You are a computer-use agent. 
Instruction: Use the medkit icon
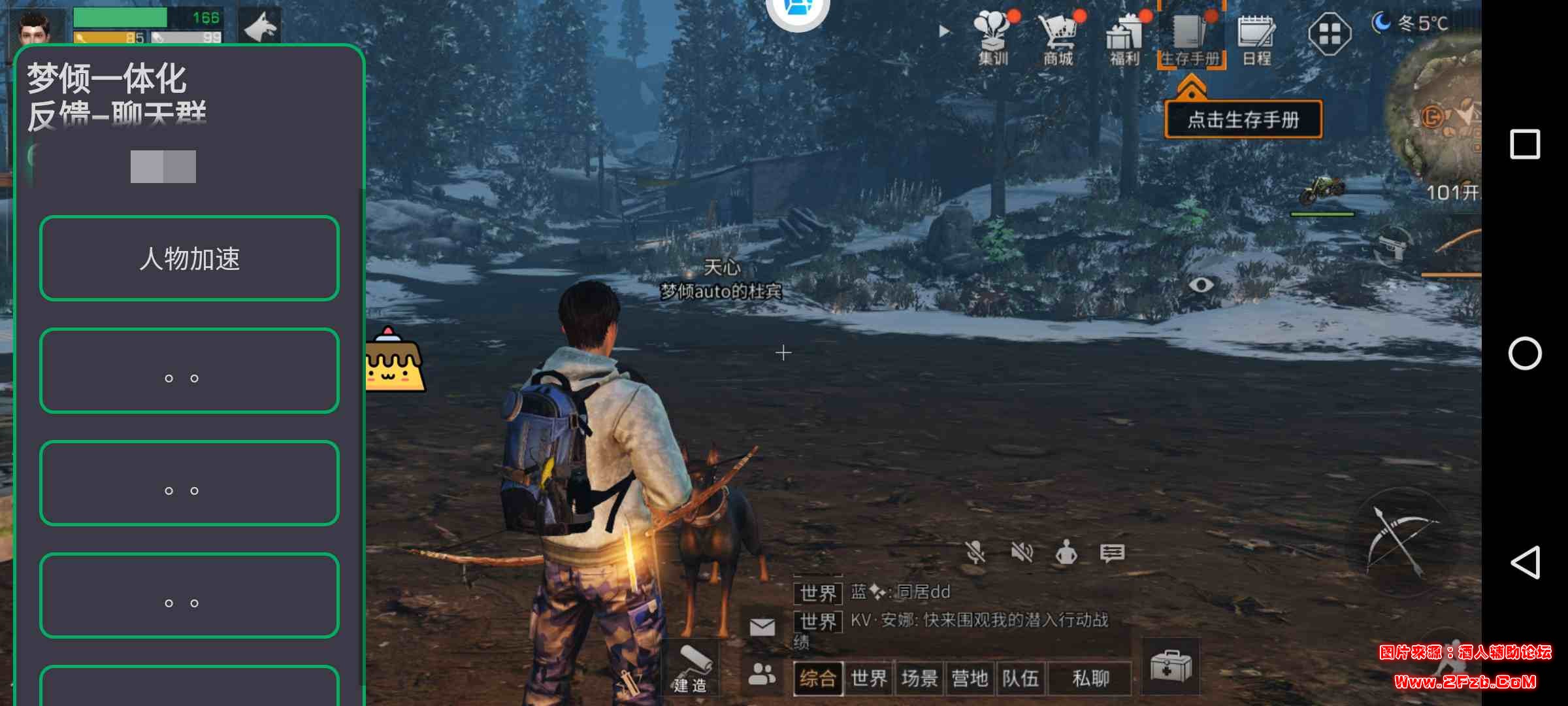pos(1171,667)
